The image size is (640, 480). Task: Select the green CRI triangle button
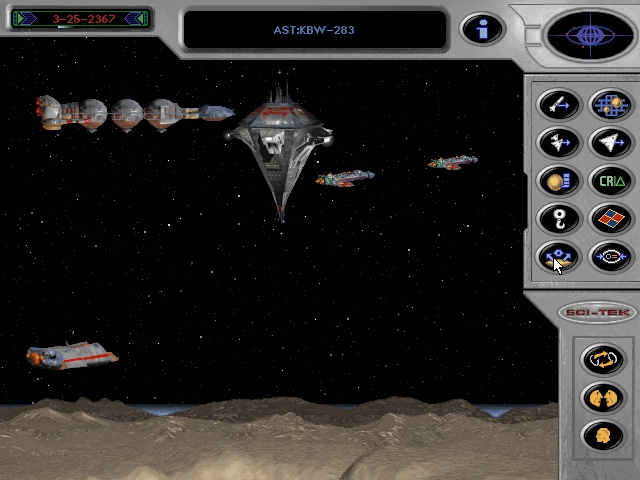[608, 180]
